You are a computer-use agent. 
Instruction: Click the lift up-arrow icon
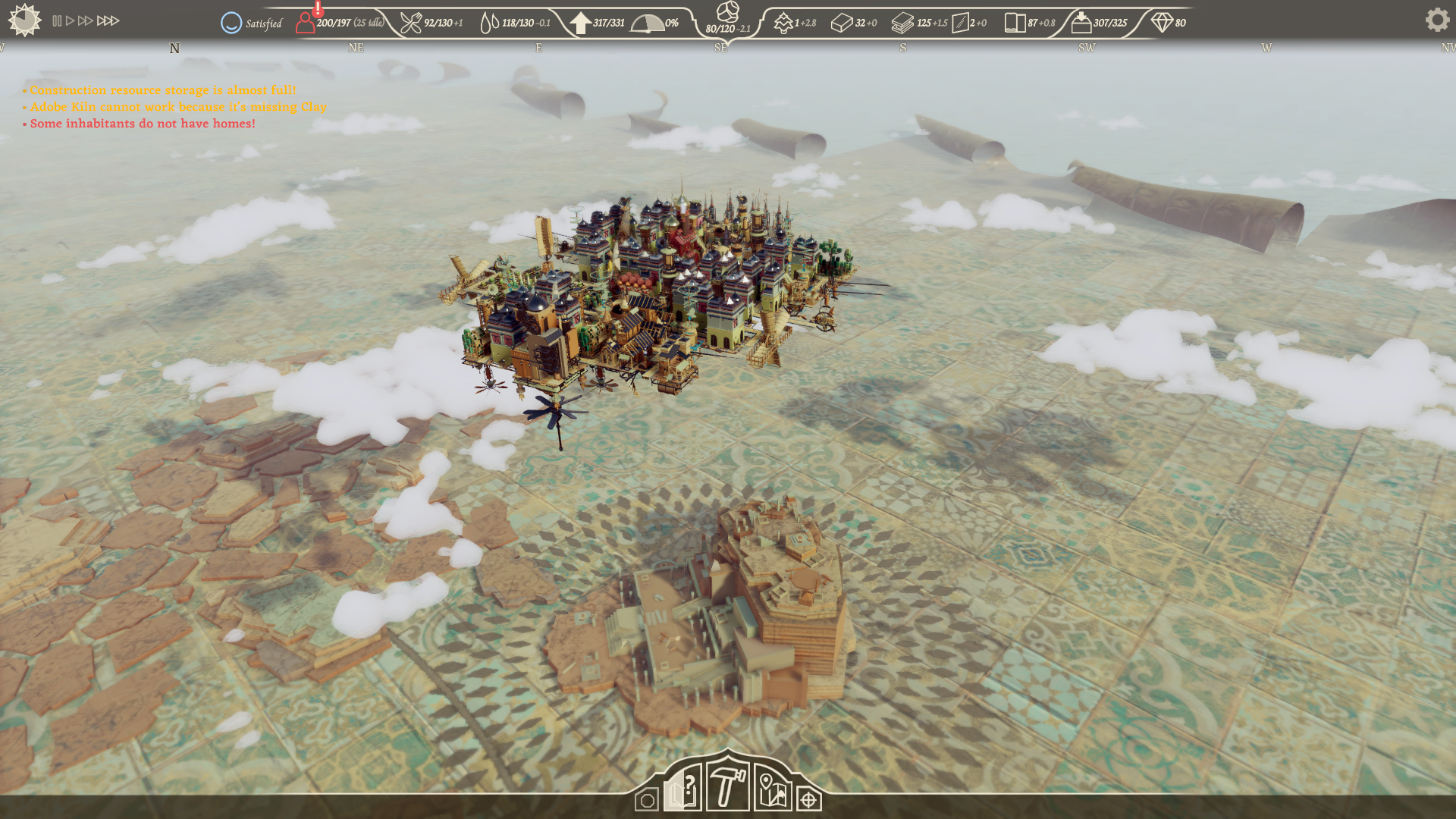[x=580, y=23]
